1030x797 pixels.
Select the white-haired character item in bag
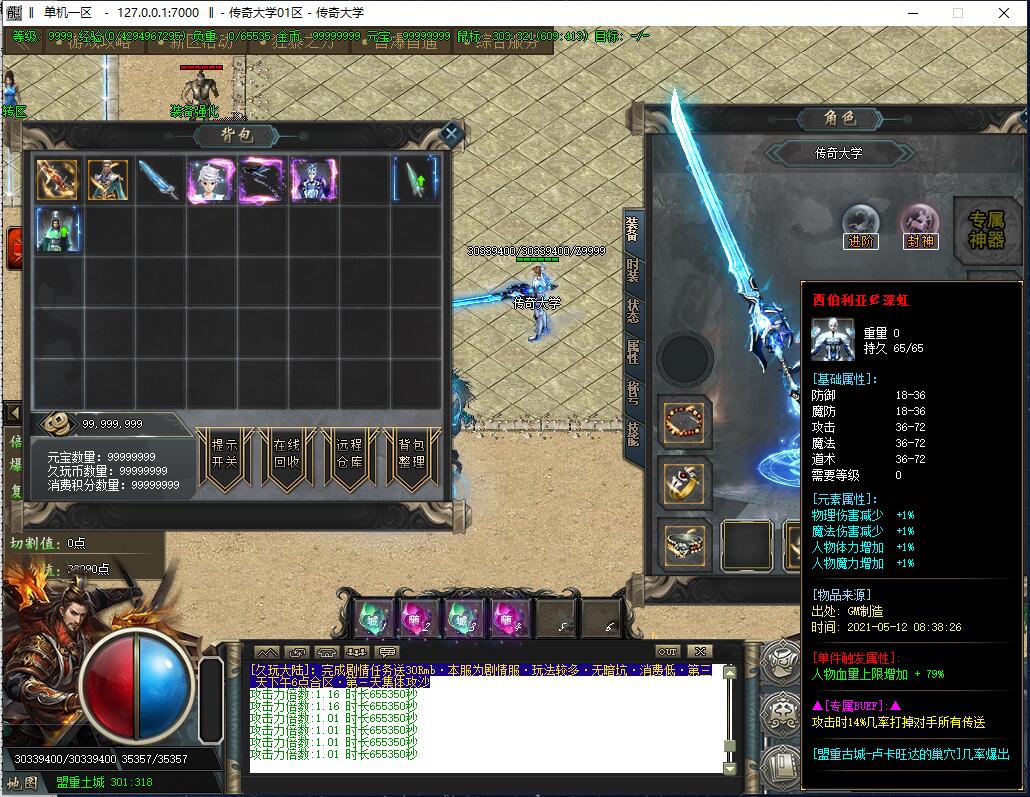211,180
